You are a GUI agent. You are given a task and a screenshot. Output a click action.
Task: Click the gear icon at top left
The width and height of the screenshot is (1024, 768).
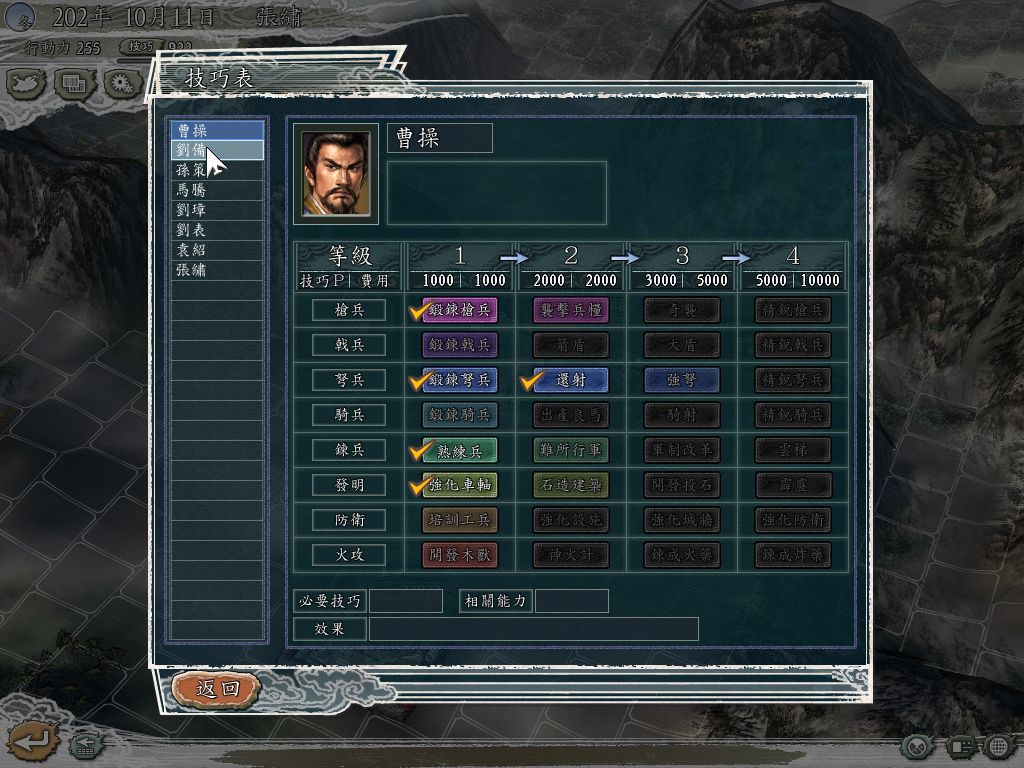(x=123, y=84)
